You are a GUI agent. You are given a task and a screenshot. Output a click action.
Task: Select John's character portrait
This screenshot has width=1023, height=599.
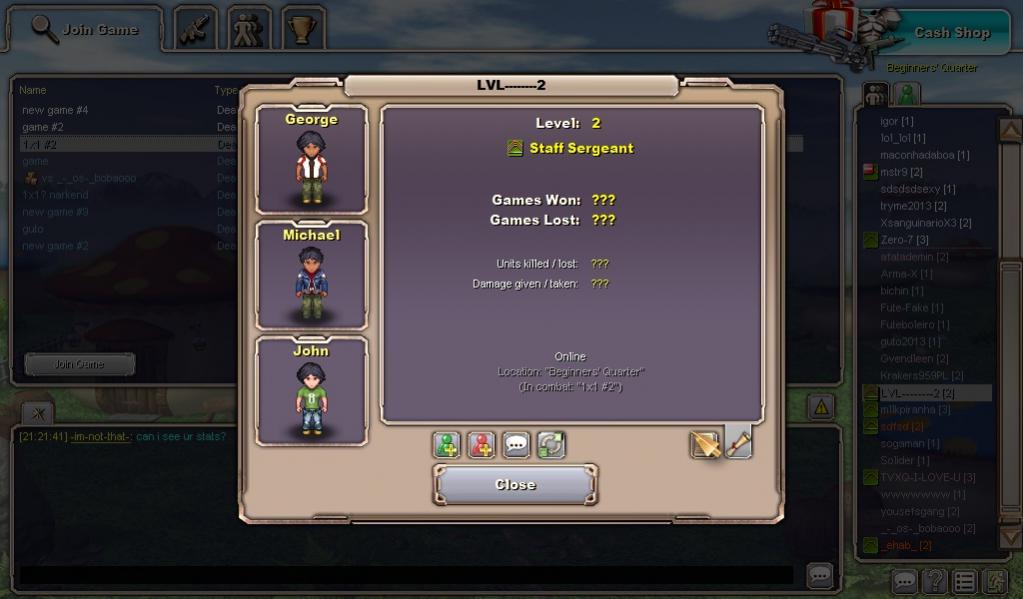311,391
